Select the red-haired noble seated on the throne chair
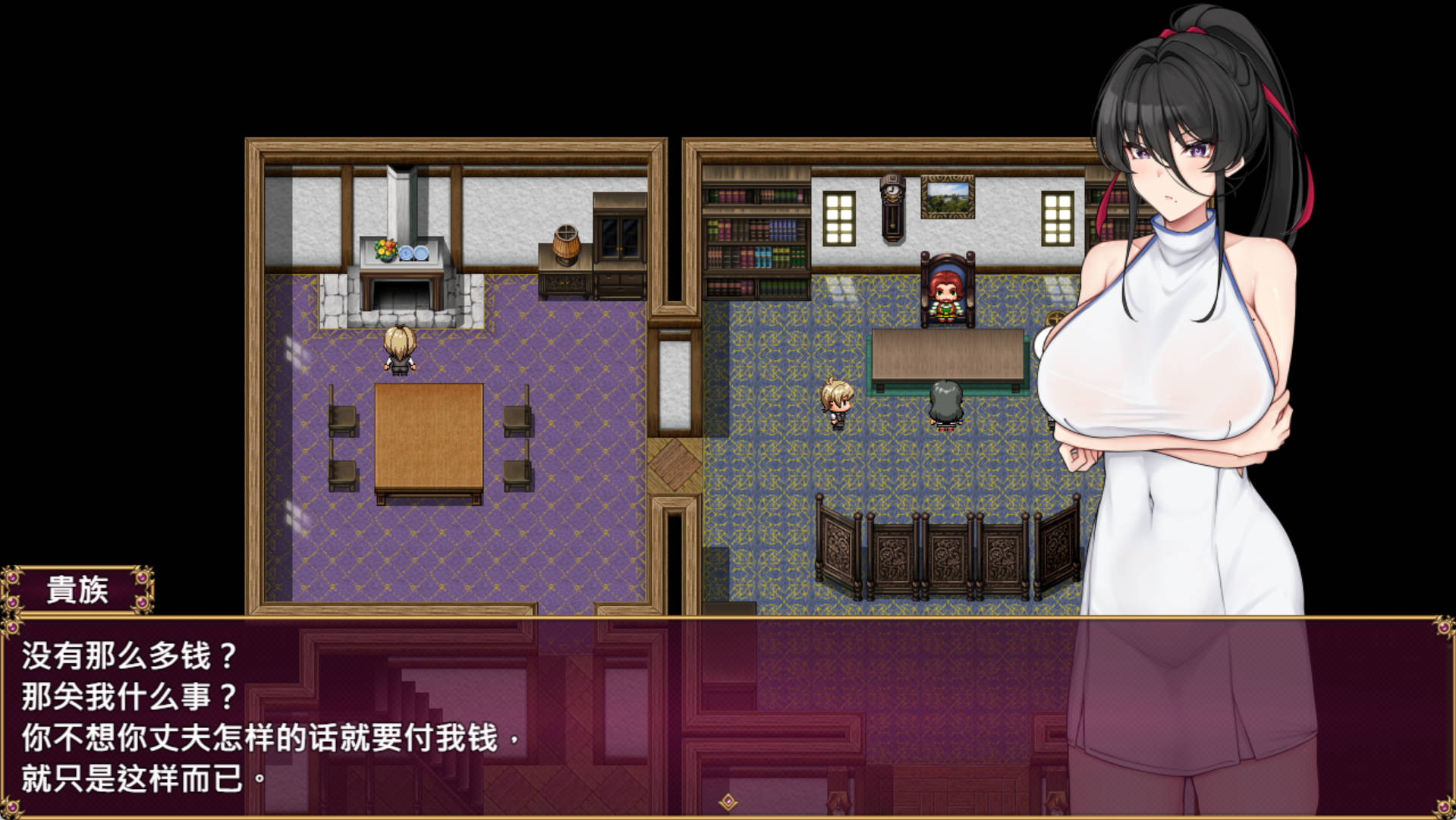1456x820 pixels. [945, 296]
